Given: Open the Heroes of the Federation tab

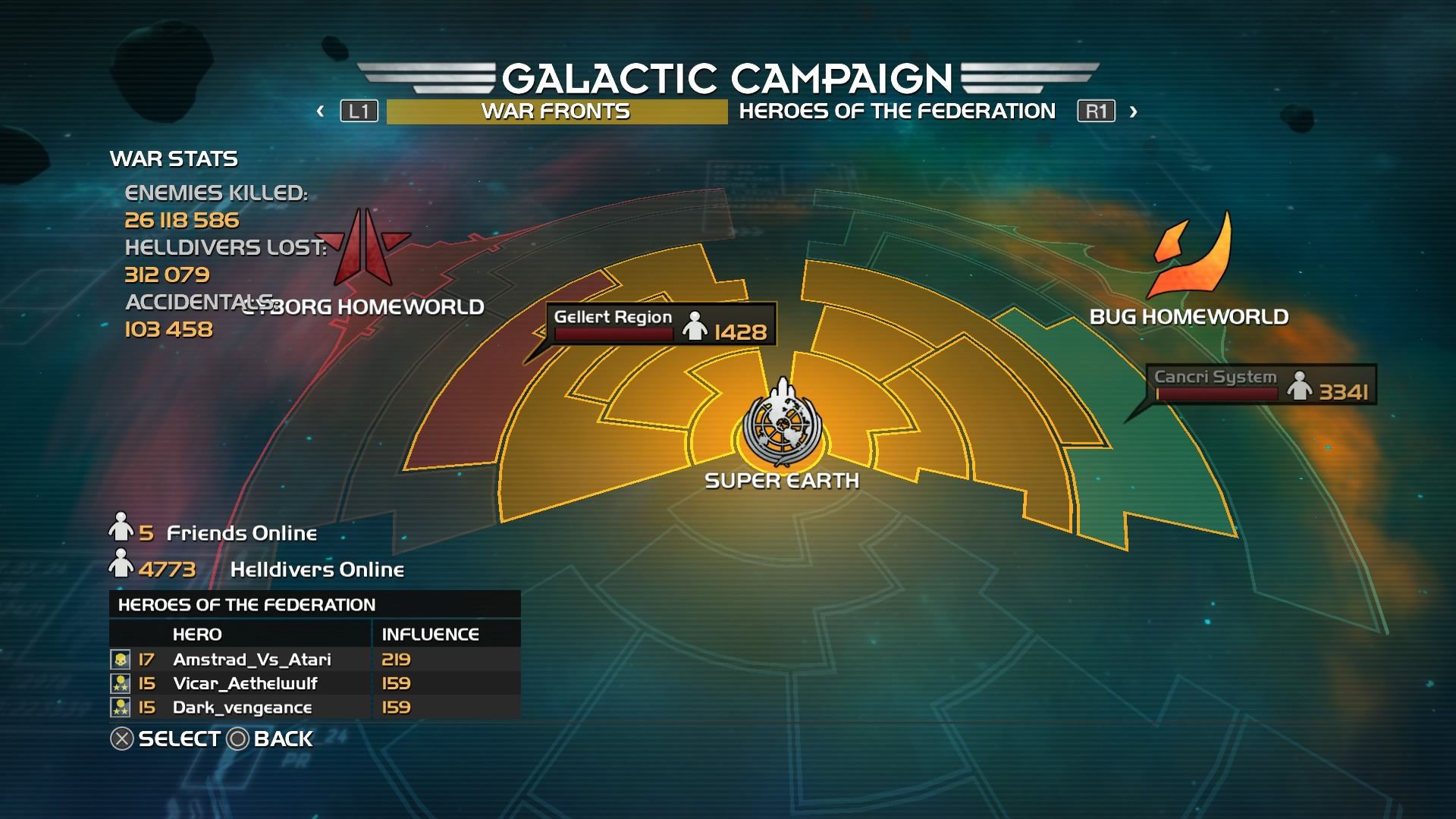Looking at the screenshot, I should (897, 111).
